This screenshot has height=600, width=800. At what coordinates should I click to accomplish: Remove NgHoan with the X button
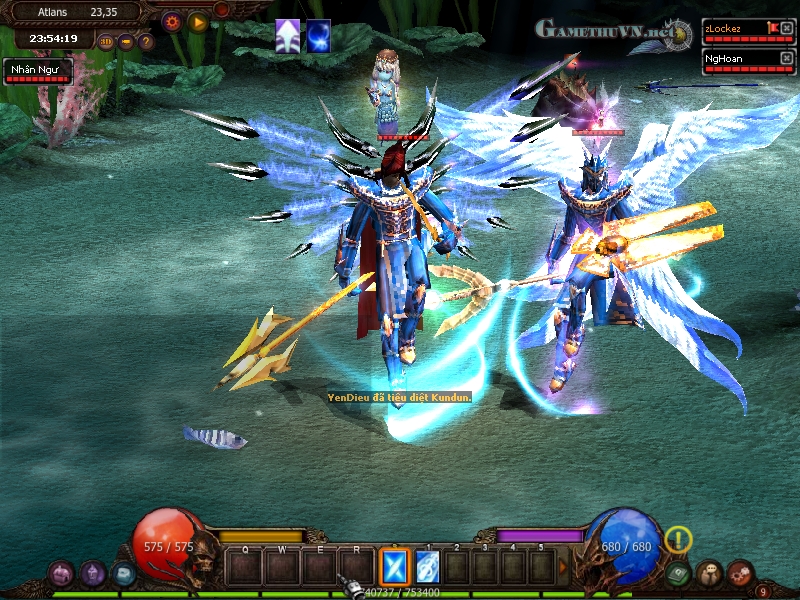click(786, 58)
